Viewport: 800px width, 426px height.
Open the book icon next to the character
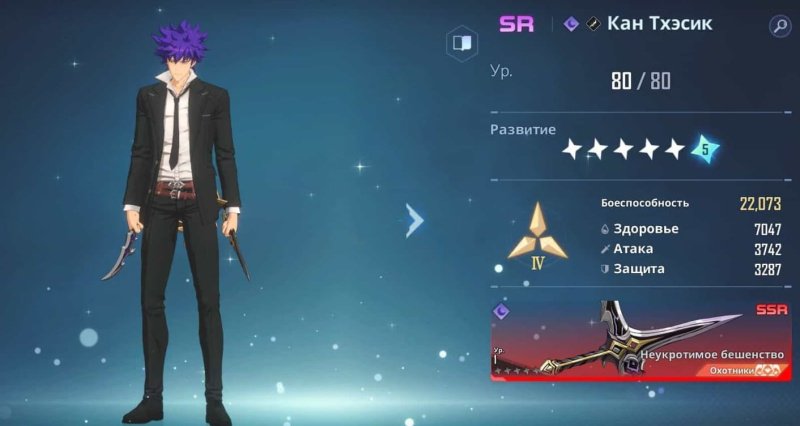(461, 43)
